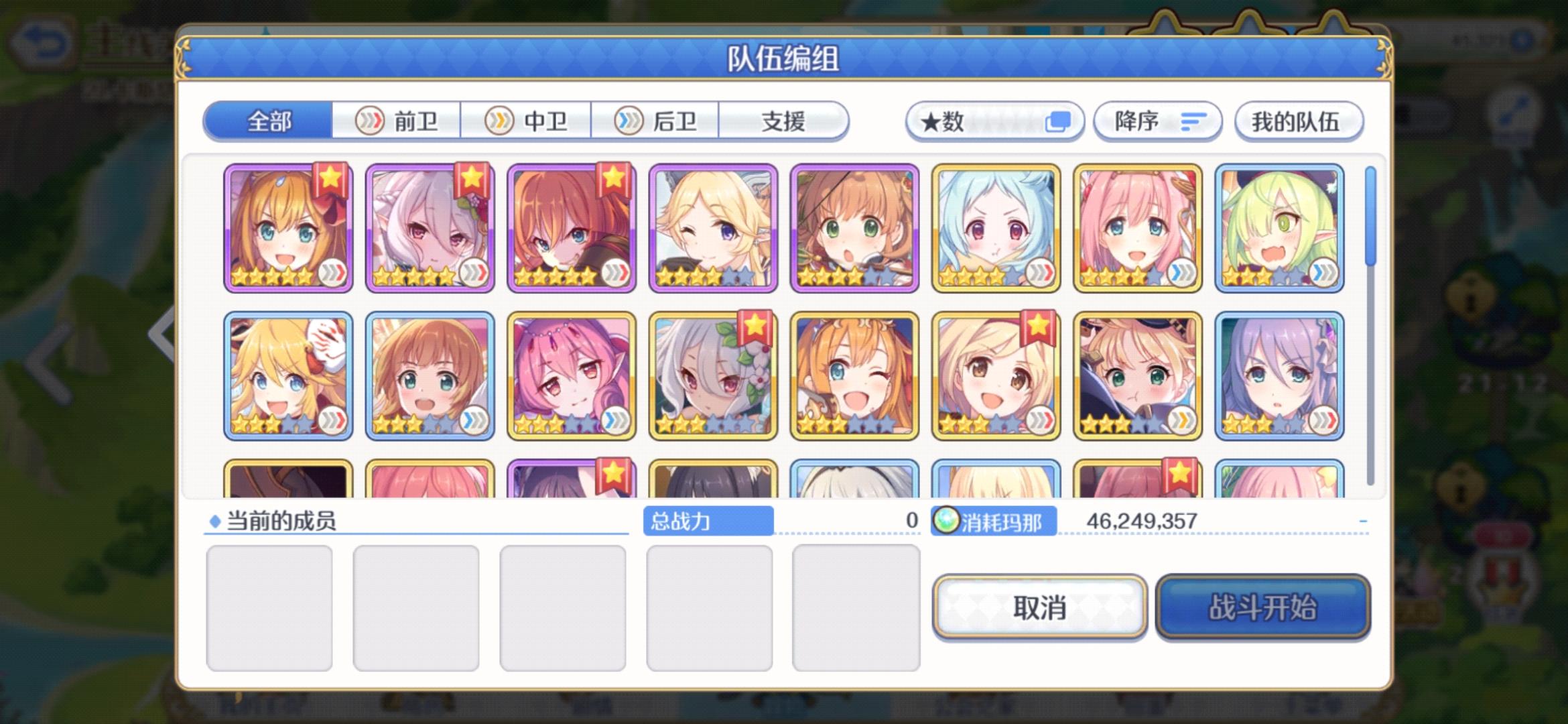Switch to the 全部 tab
1568x724 pixels.
tap(269, 121)
